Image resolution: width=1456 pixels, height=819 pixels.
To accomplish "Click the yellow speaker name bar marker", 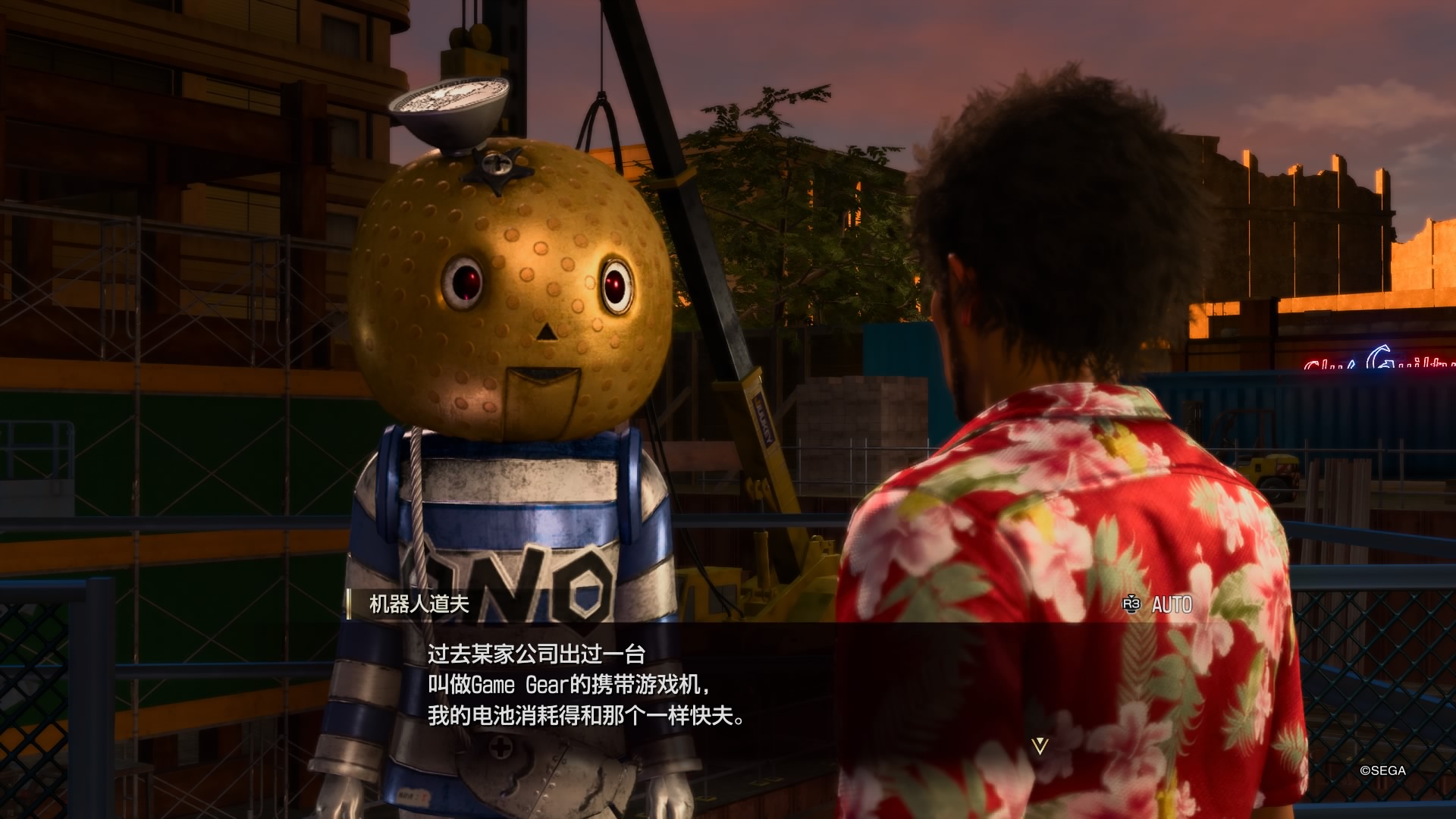I will tap(350, 603).
